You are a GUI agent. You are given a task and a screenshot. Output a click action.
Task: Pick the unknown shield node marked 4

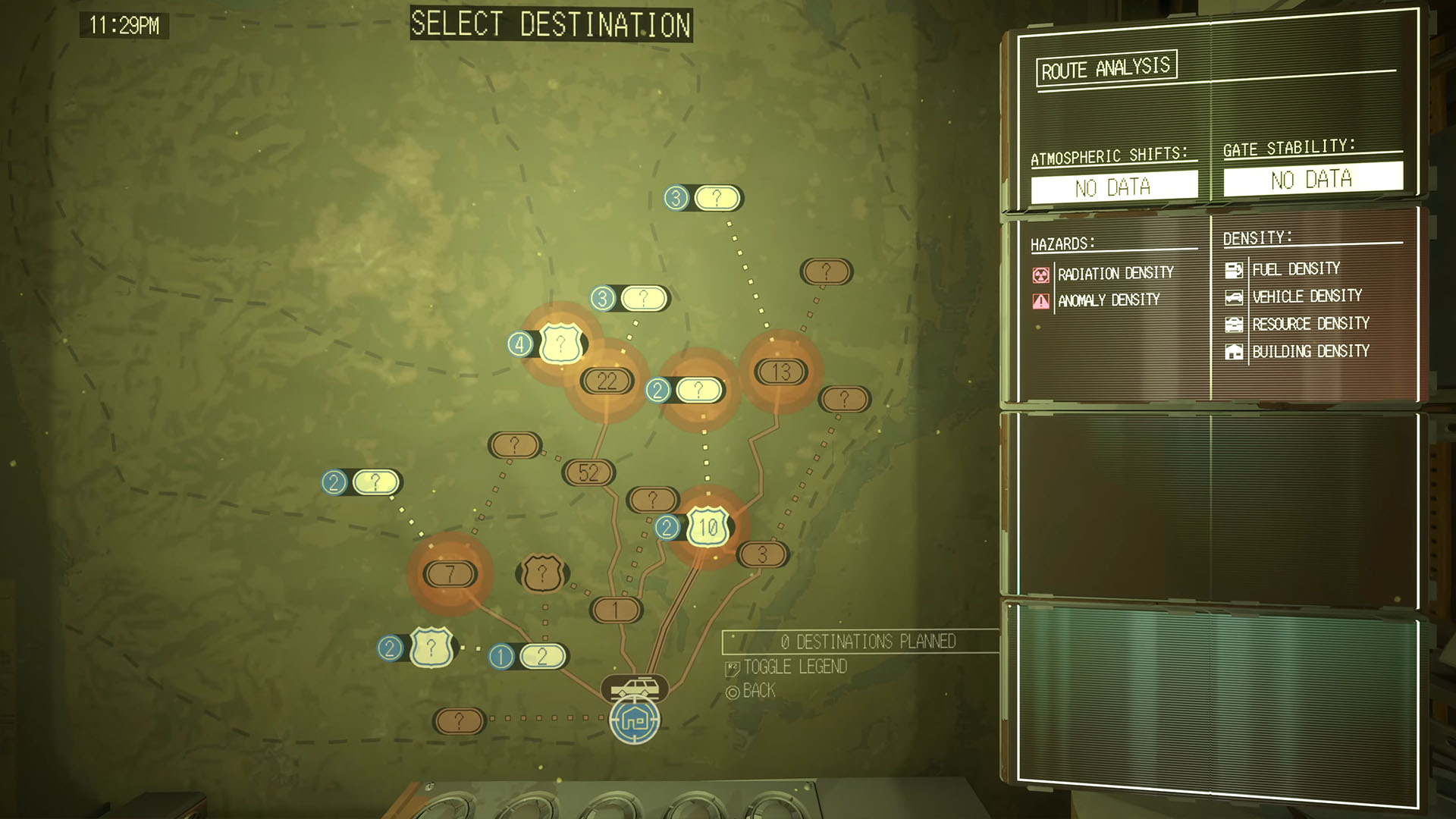click(x=560, y=344)
